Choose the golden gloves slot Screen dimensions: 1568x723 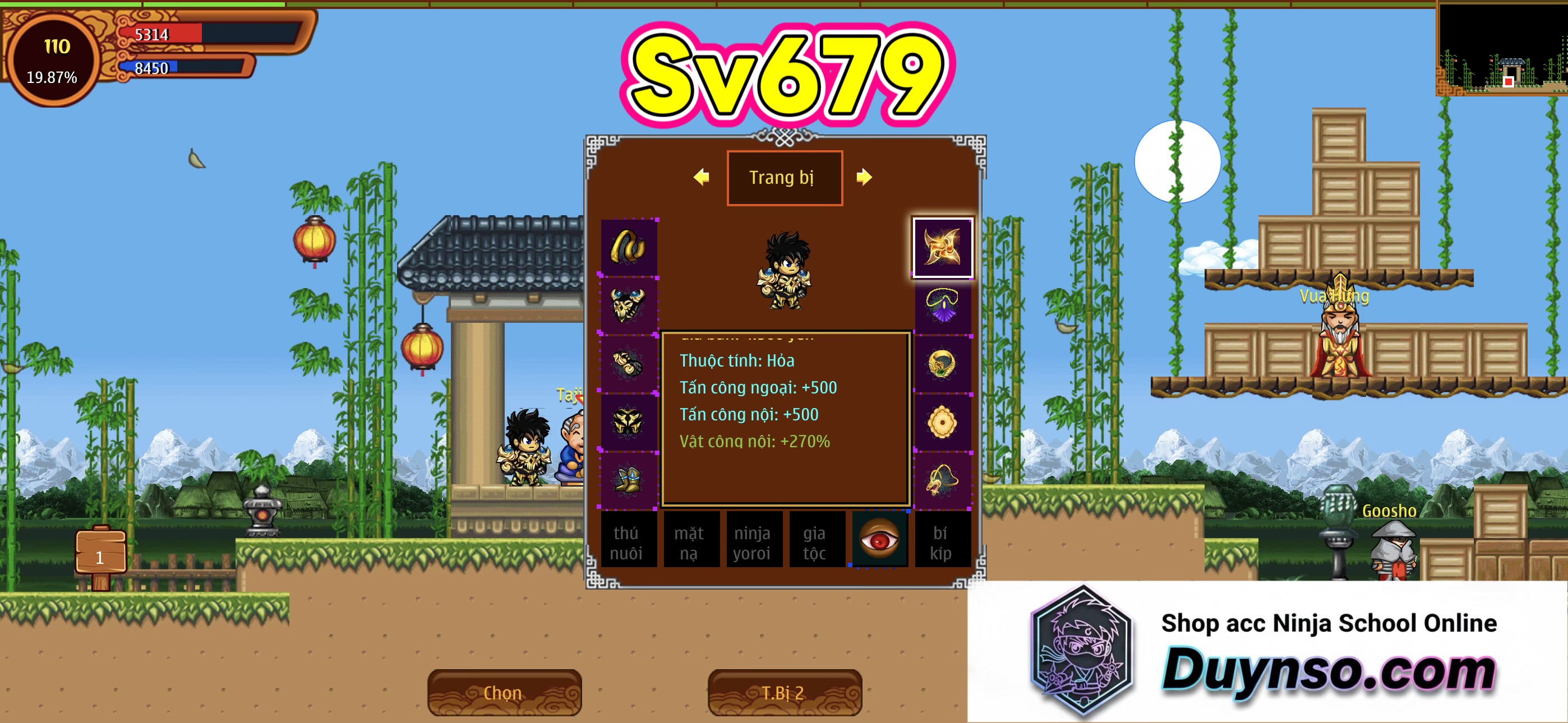pyautogui.click(x=628, y=363)
